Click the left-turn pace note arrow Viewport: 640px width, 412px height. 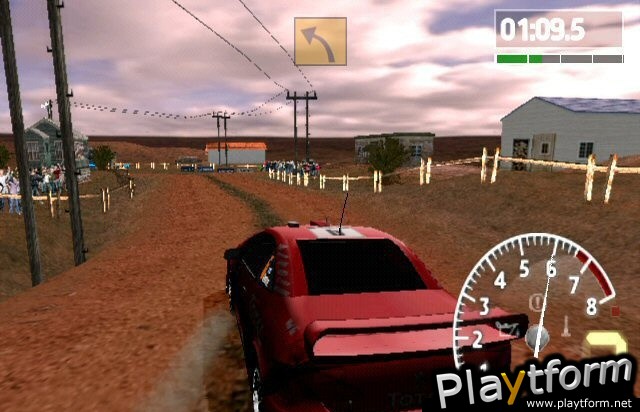tap(320, 41)
